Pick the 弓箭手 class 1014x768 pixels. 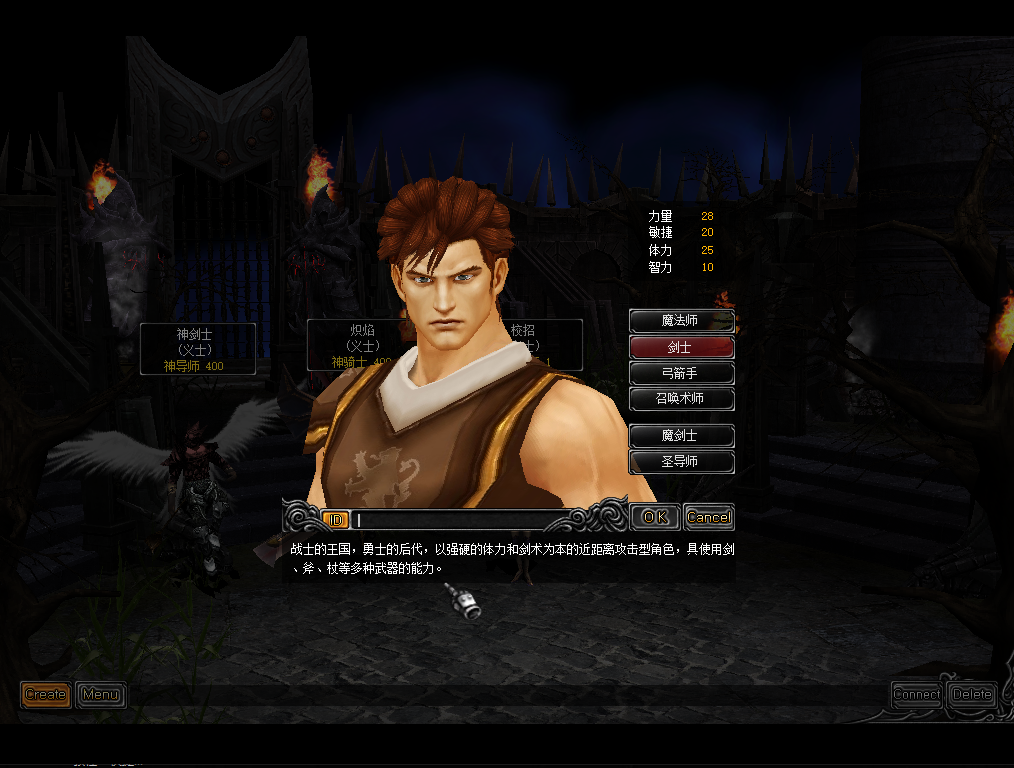[x=681, y=373]
